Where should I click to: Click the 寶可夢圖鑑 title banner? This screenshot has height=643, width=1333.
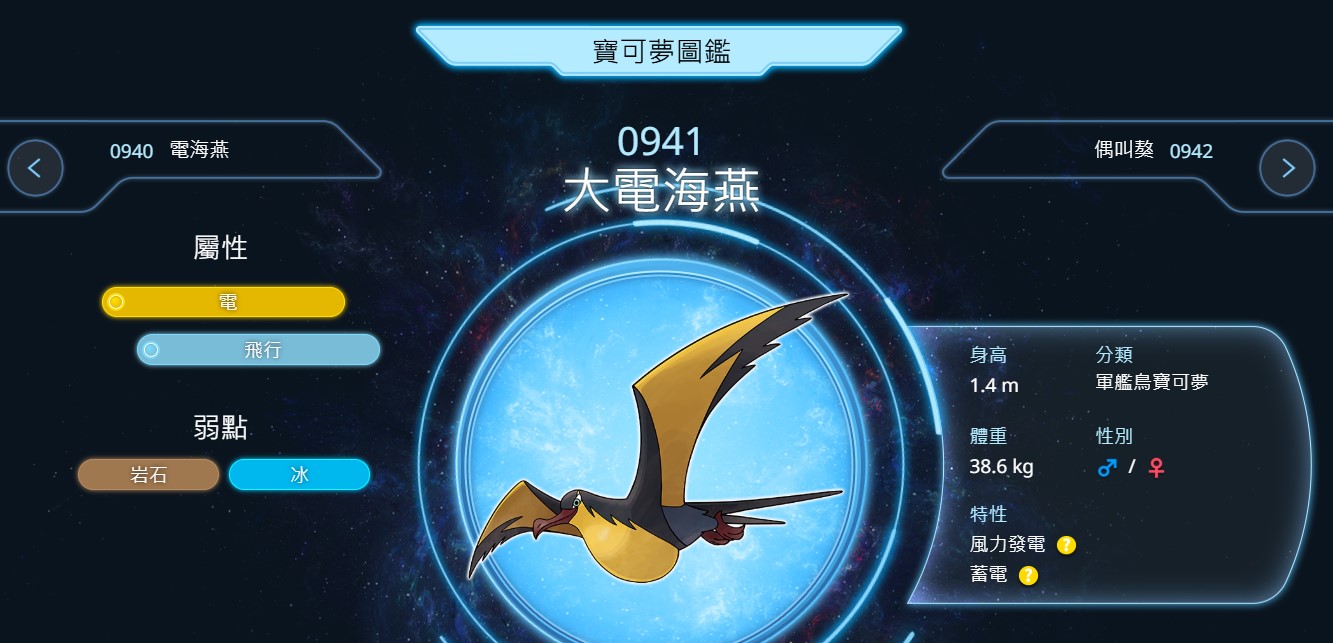660,52
